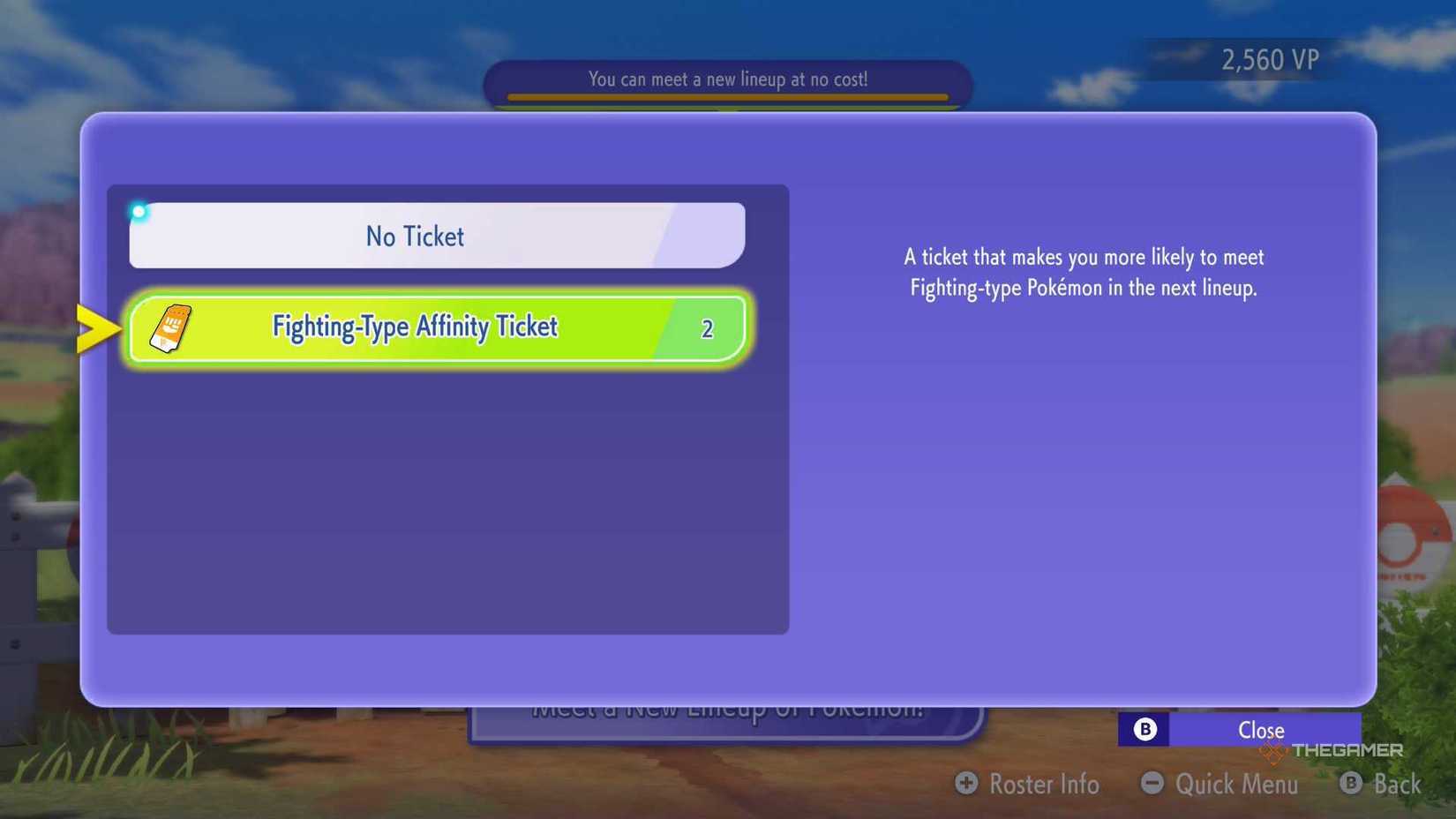Click the yellow selection arrow pointer
The image size is (1456, 819).
coord(97,327)
